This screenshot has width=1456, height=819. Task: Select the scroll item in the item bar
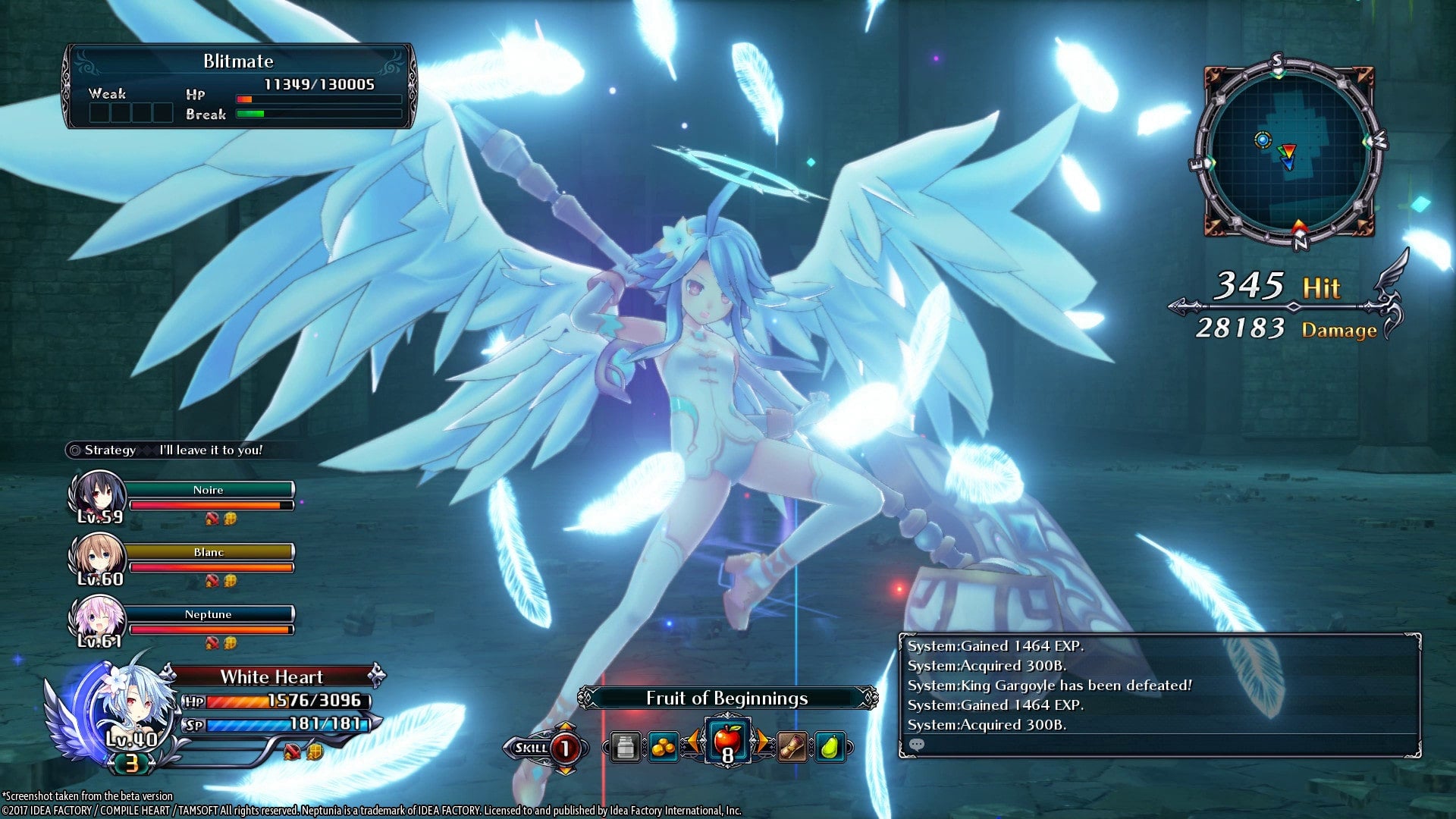791,746
